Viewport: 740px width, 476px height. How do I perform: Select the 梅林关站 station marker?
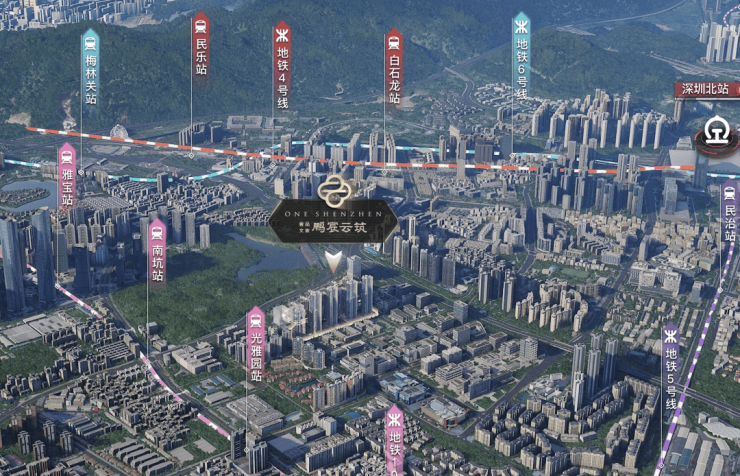coord(91,66)
